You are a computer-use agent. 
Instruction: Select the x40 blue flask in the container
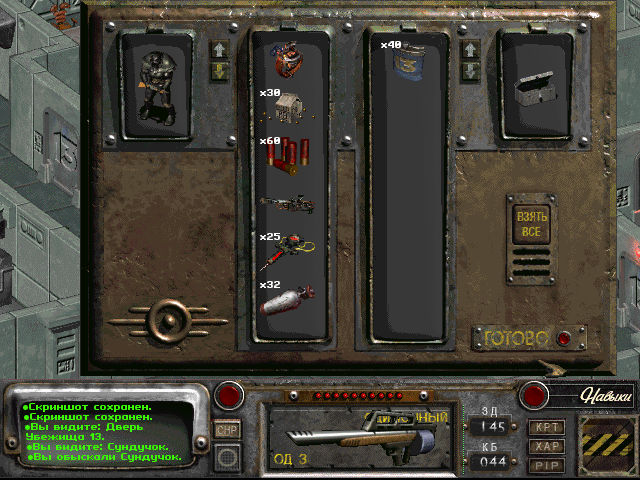(406, 62)
